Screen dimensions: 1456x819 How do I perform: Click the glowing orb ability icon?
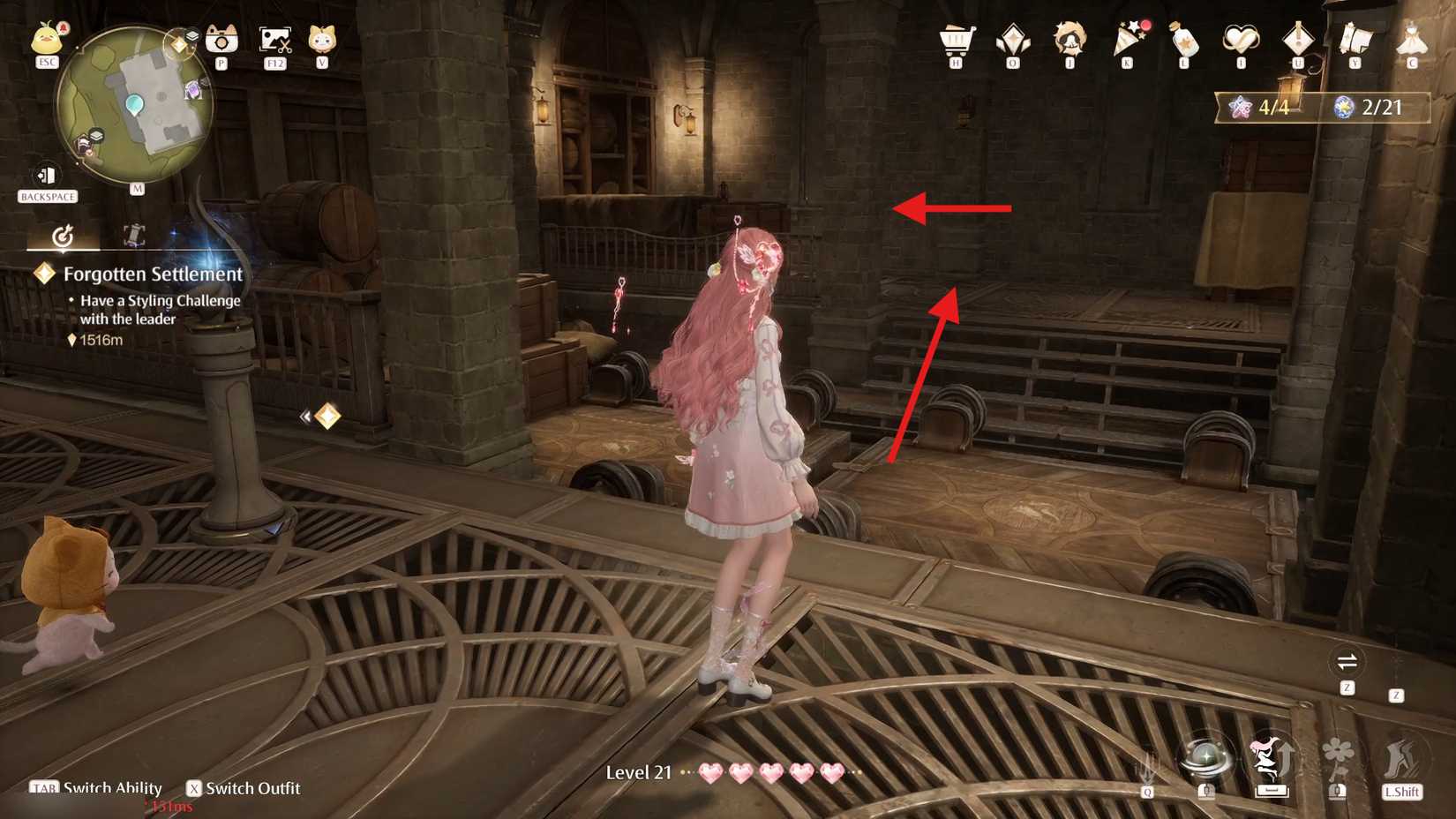[x=1207, y=759]
